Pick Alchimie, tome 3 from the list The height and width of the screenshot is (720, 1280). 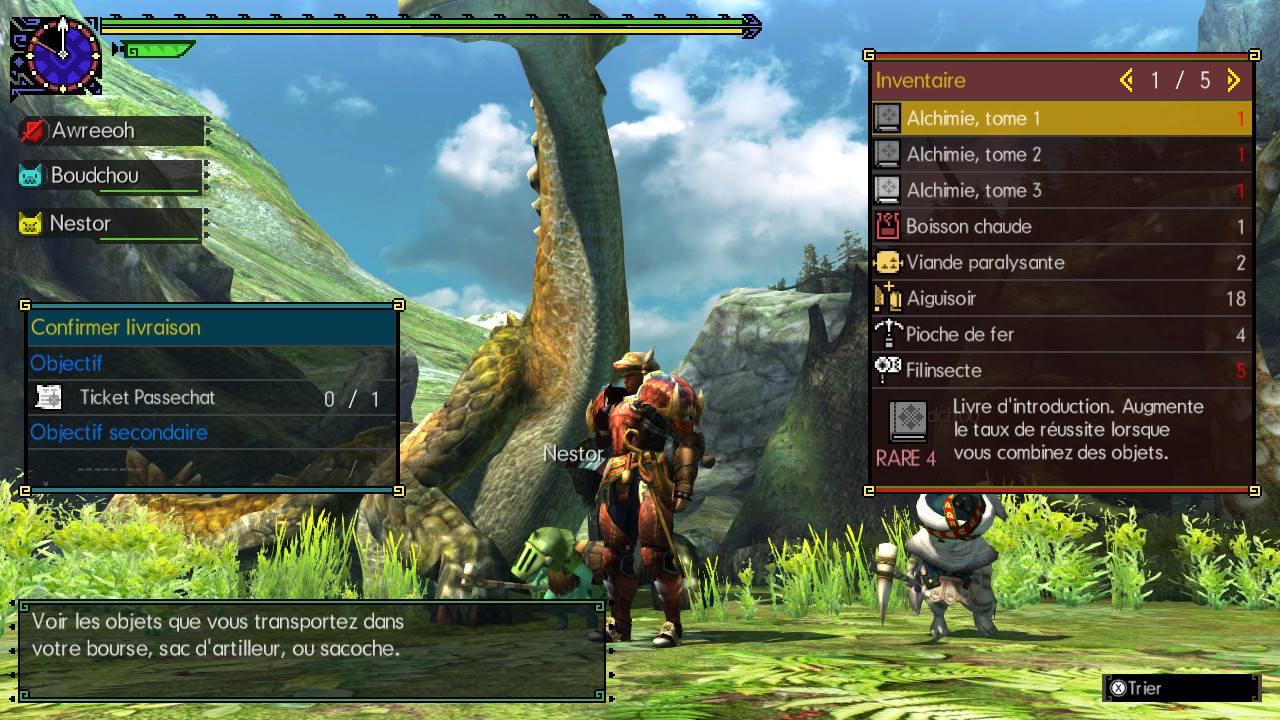(1060, 191)
